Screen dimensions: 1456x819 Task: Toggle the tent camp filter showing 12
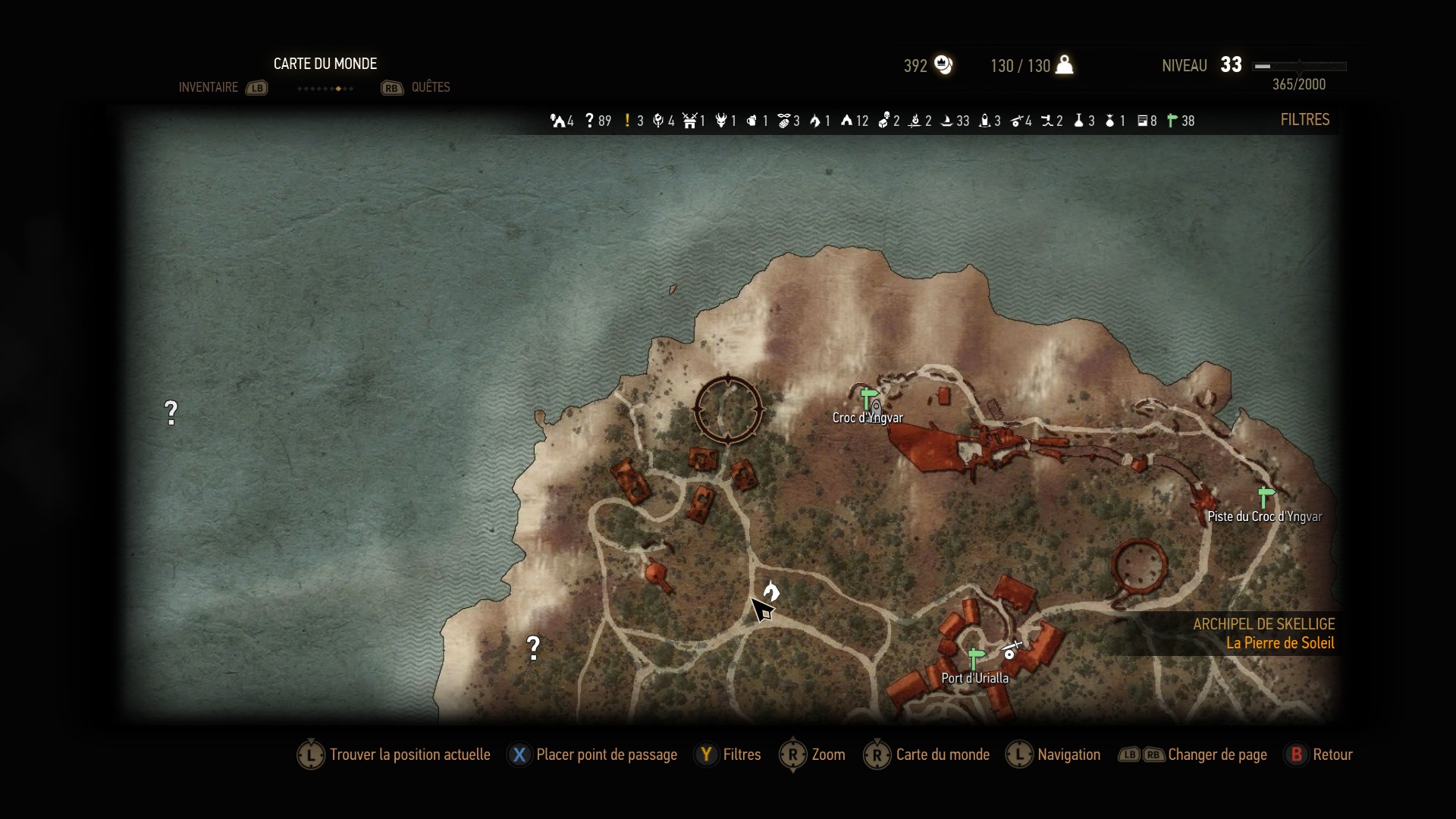pos(847,121)
